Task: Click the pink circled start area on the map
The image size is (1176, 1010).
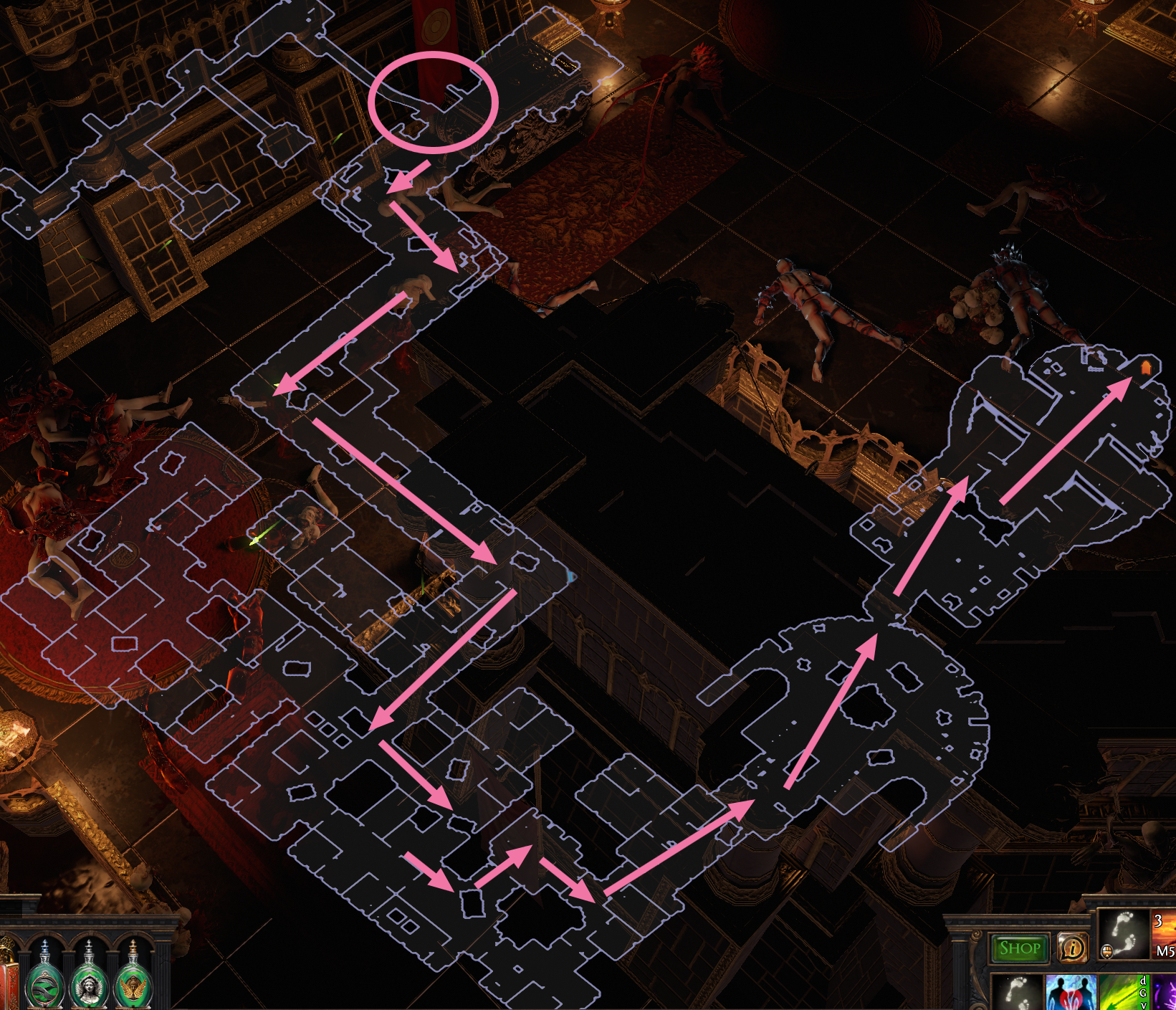Action: point(434,100)
